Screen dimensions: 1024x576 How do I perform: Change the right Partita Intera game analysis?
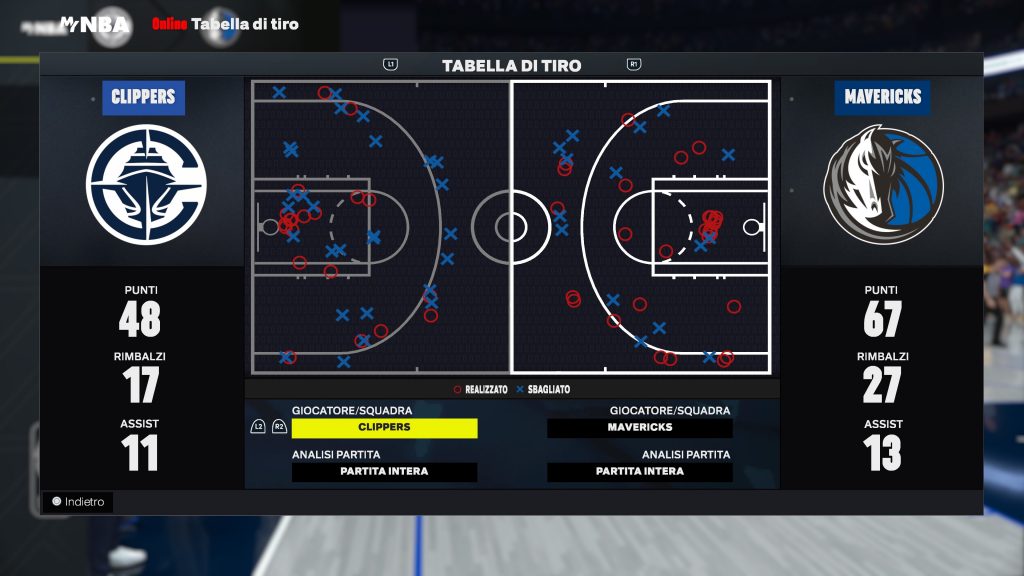pyautogui.click(x=640, y=472)
